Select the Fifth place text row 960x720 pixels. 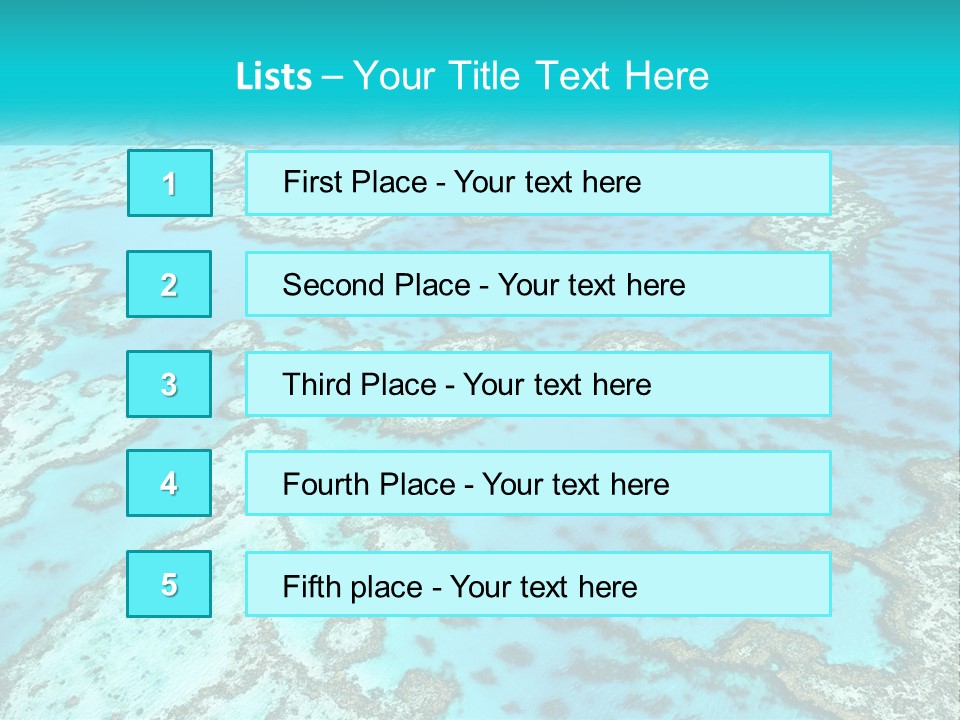(x=538, y=584)
